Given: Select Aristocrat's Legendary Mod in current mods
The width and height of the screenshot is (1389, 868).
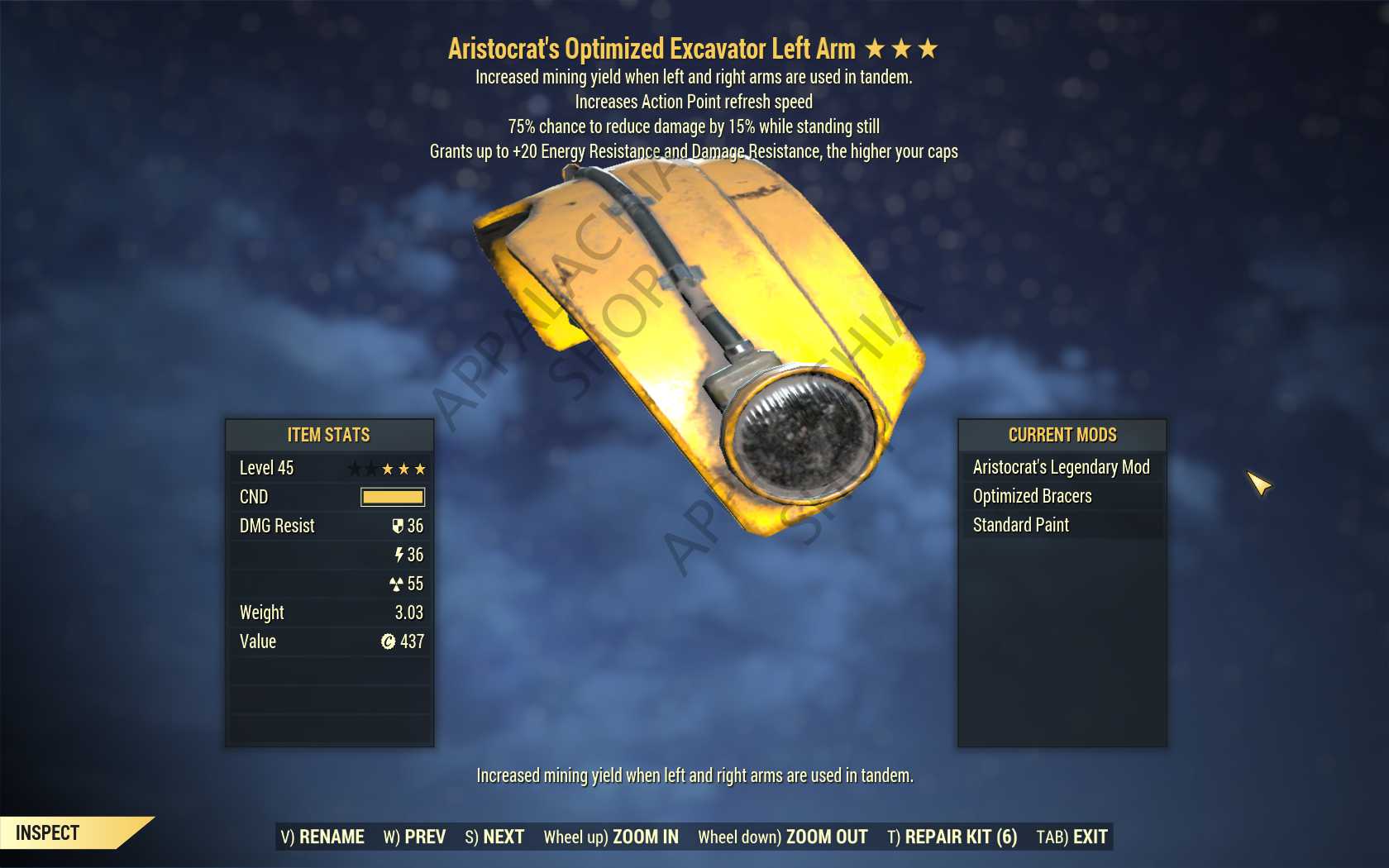Looking at the screenshot, I should click(1061, 467).
